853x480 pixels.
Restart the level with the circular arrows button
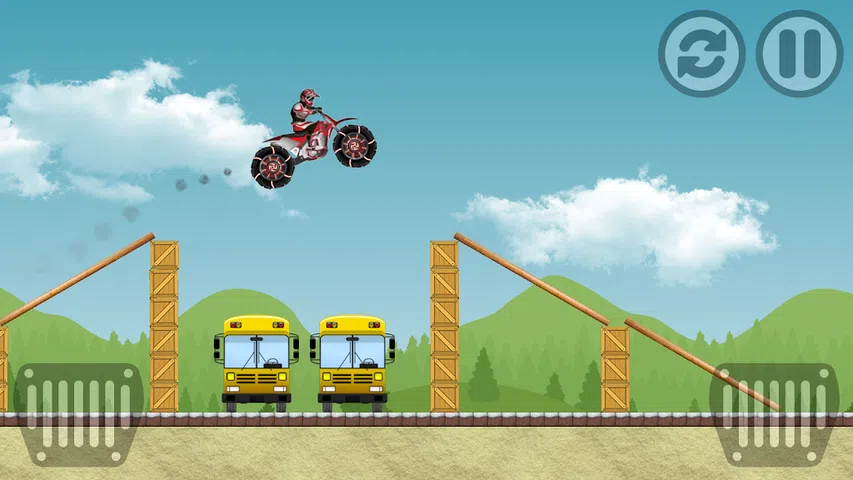701,54
